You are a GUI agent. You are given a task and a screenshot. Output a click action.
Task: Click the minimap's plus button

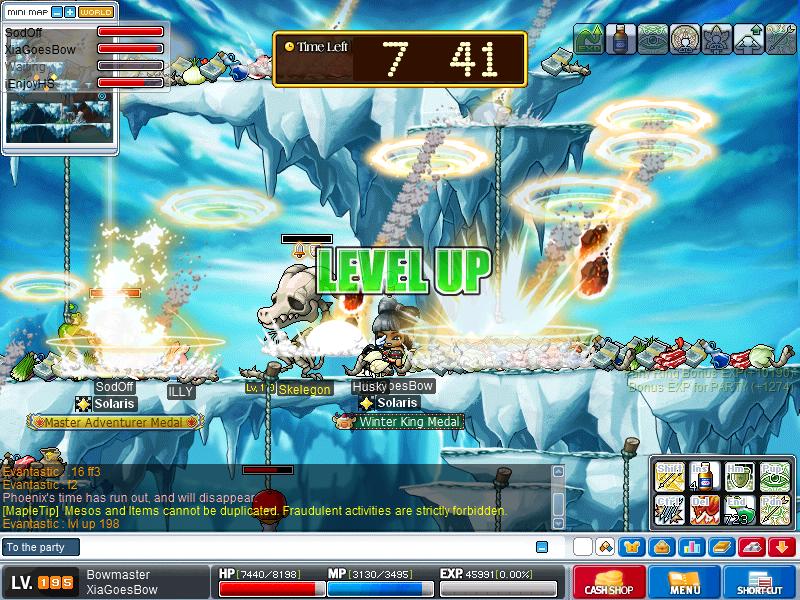click(69, 12)
